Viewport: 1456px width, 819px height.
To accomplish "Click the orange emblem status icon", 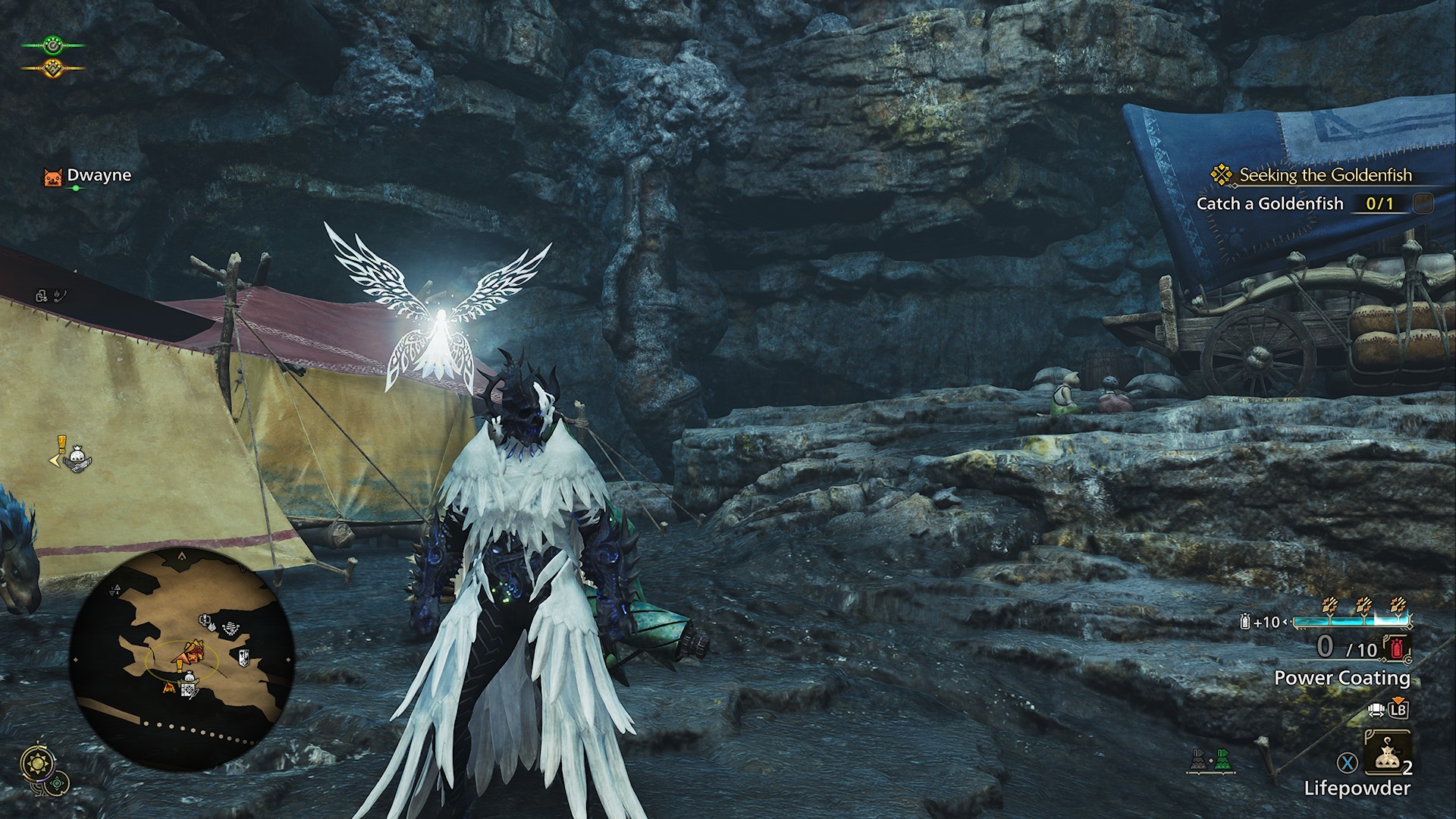I will (53, 67).
